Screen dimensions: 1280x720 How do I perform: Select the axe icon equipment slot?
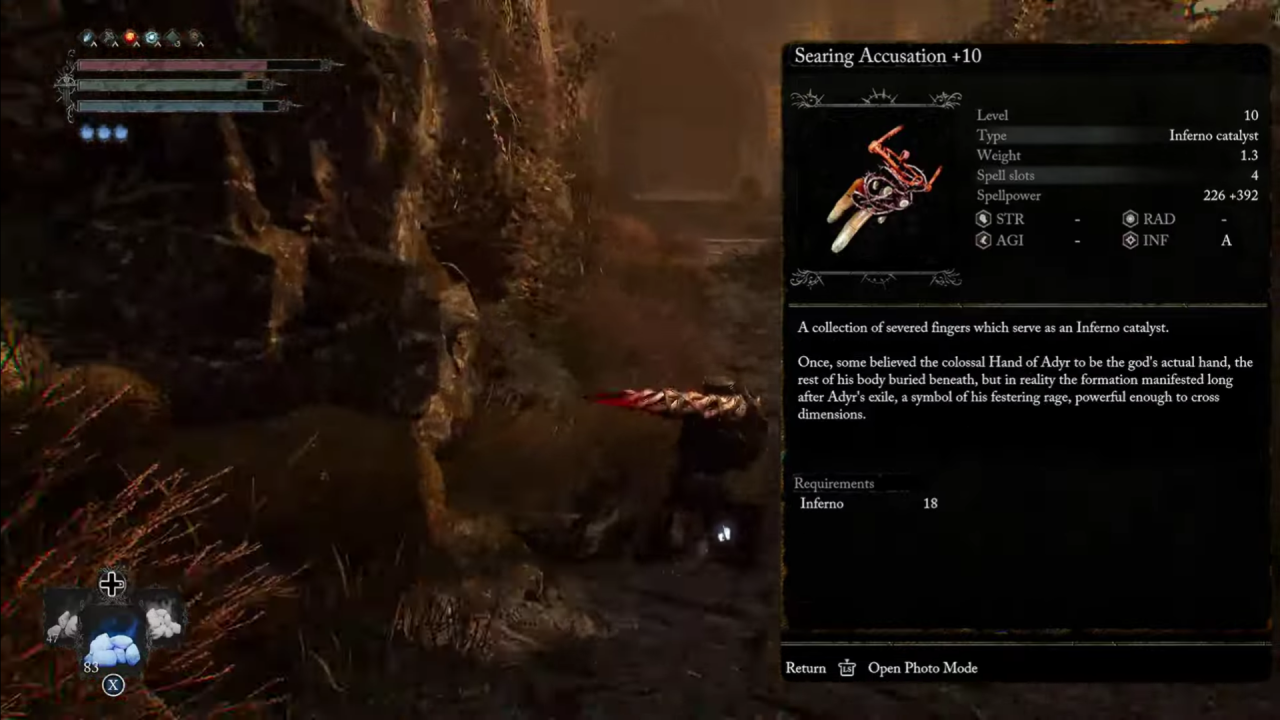point(108,37)
